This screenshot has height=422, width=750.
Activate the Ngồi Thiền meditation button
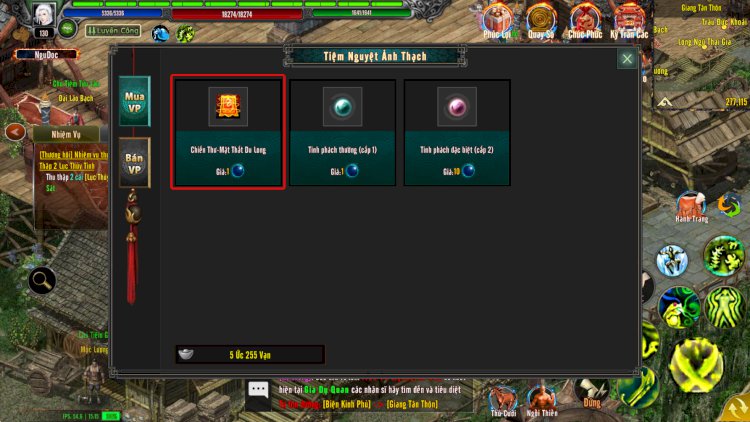click(544, 396)
